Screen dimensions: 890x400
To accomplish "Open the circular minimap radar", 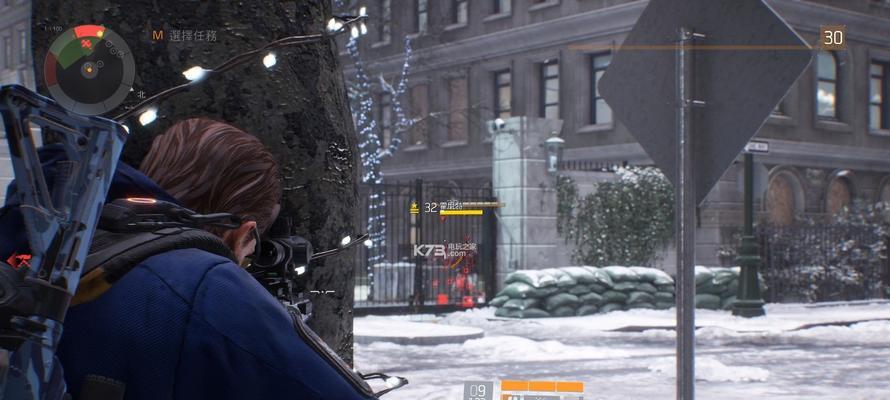I will (x=90, y=69).
